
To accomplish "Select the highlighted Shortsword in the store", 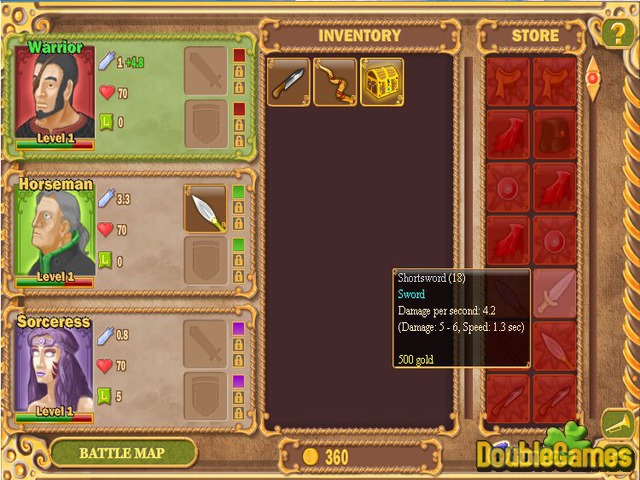I will point(554,292).
